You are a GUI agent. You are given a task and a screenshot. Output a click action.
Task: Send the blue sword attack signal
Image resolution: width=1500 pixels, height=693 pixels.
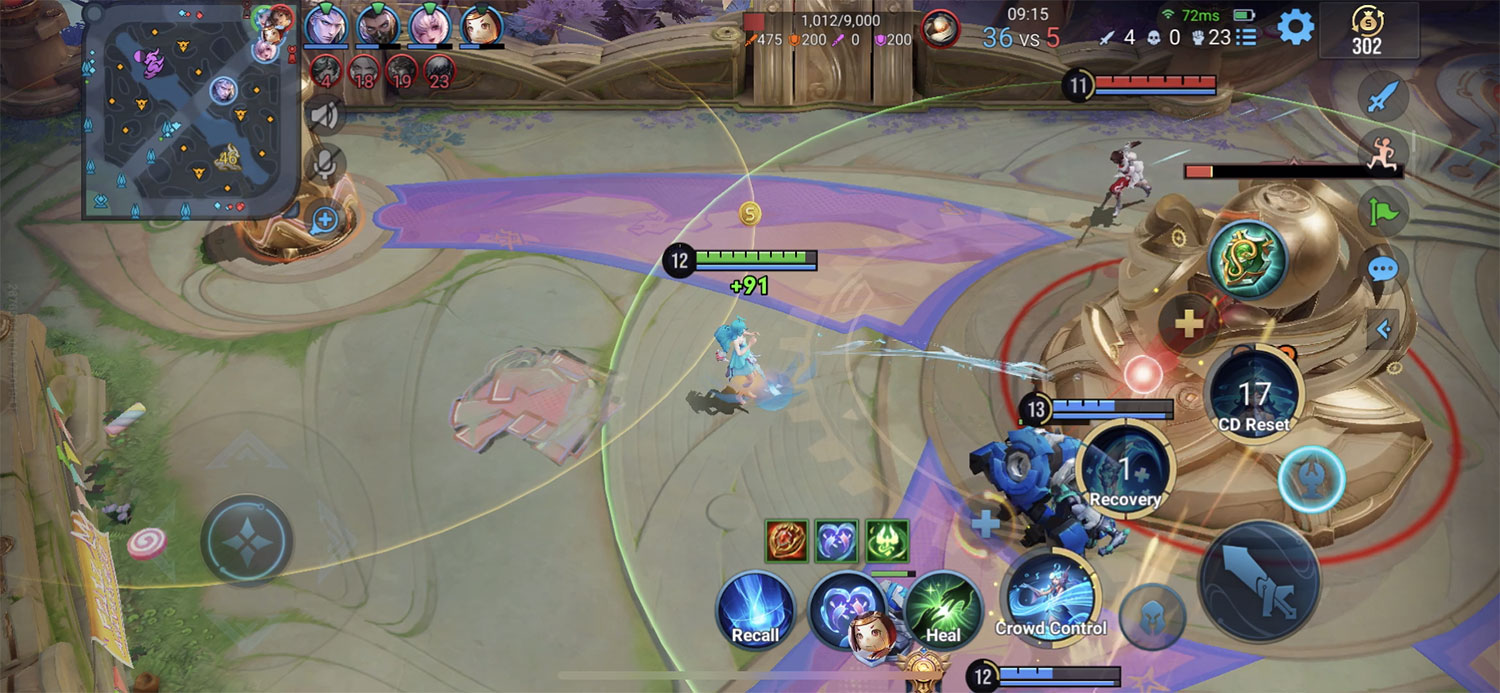pos(1385,97)
